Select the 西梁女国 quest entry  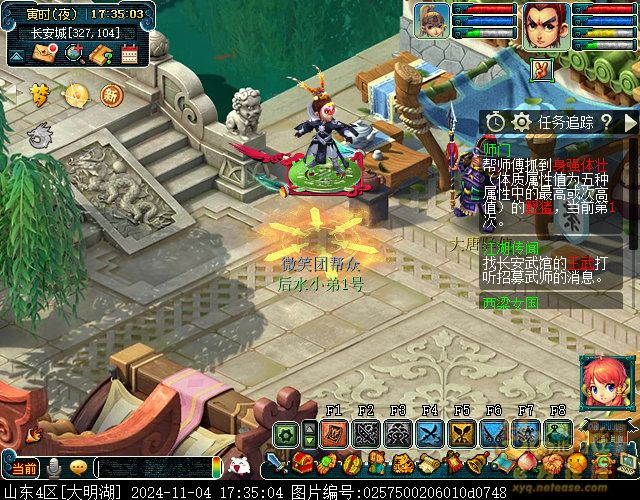tap(510, 302)
